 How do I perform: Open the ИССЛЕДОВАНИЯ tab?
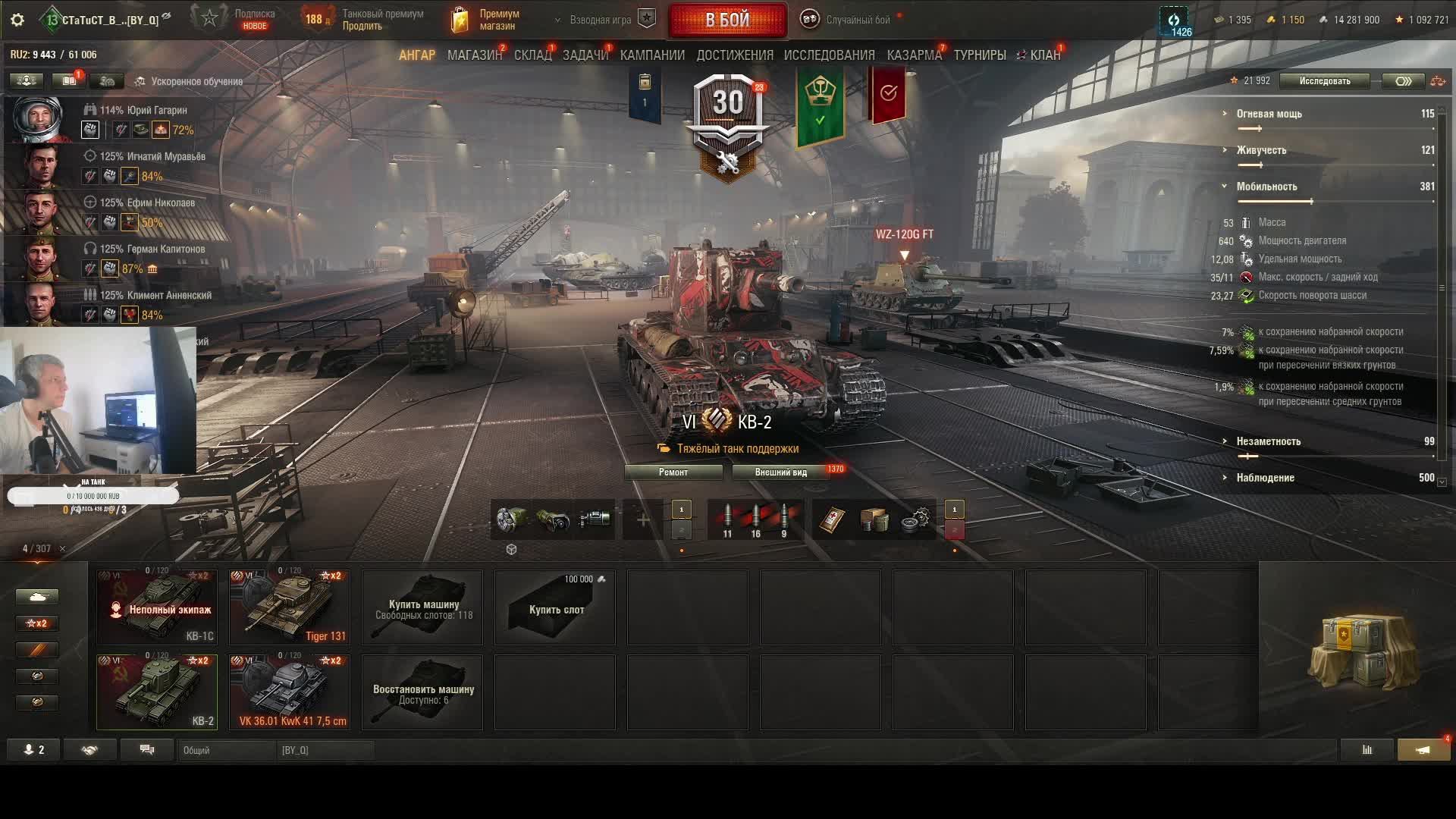pos(829,55)
